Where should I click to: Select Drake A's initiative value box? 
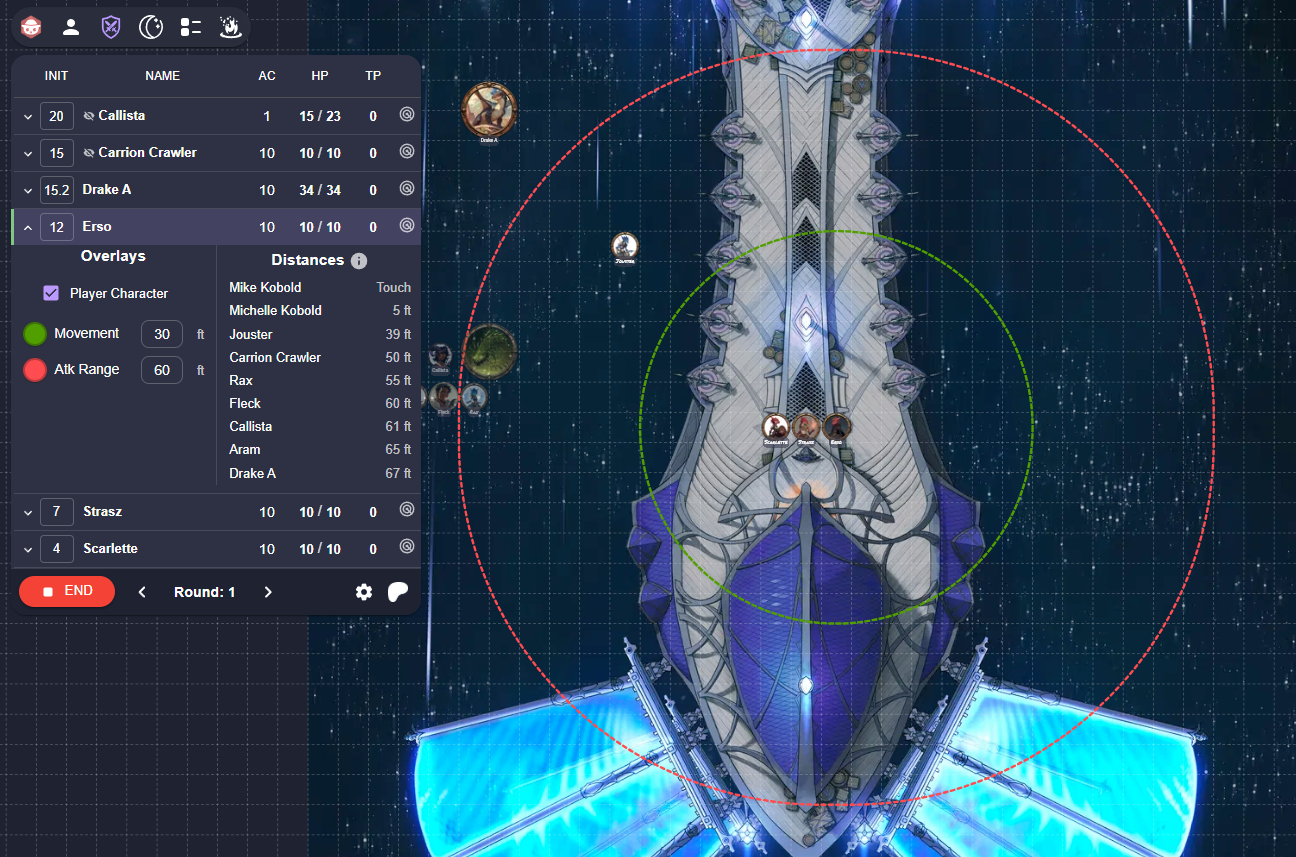pos(56,190)
